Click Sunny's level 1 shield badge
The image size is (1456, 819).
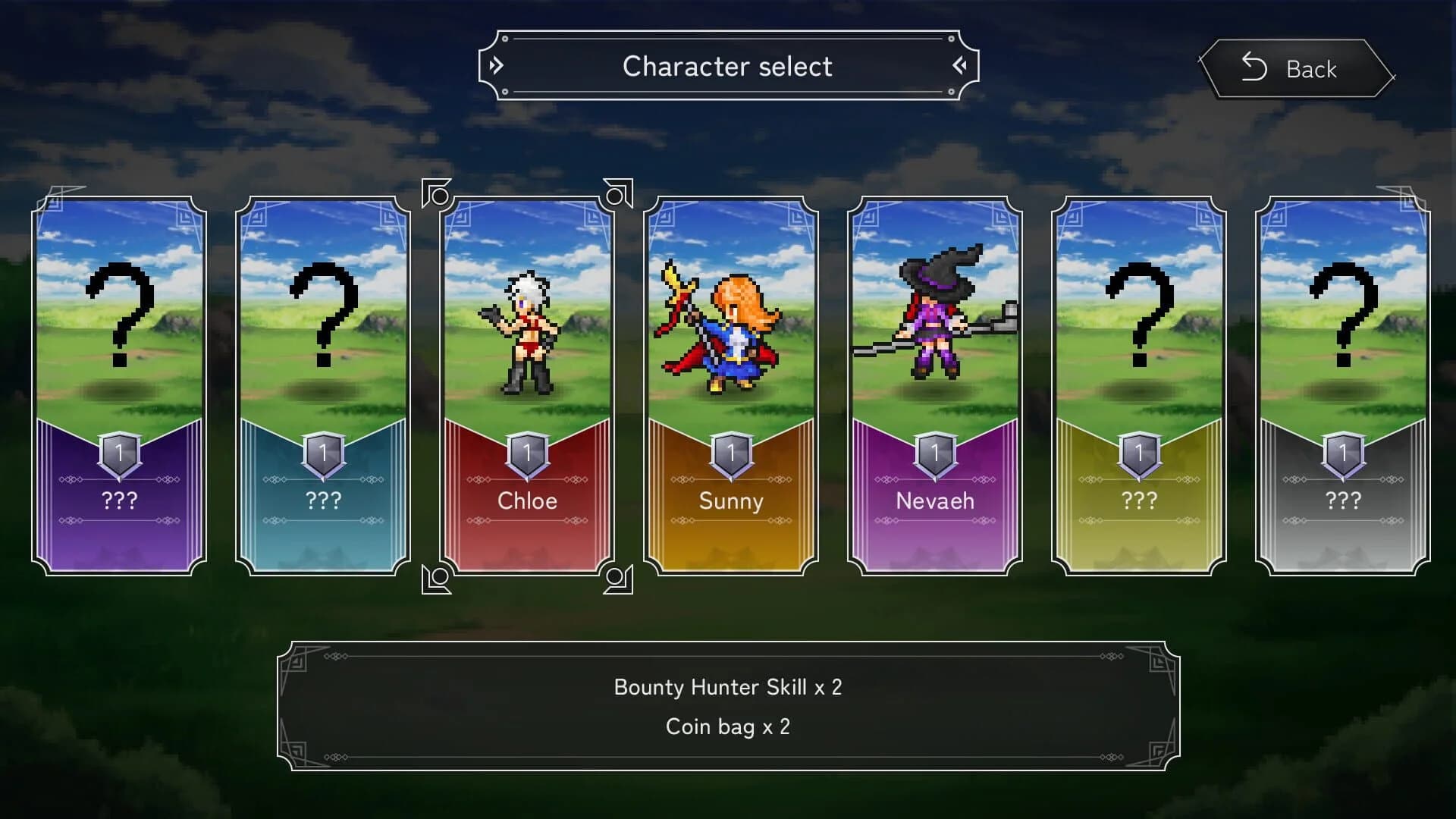point(730,453)
